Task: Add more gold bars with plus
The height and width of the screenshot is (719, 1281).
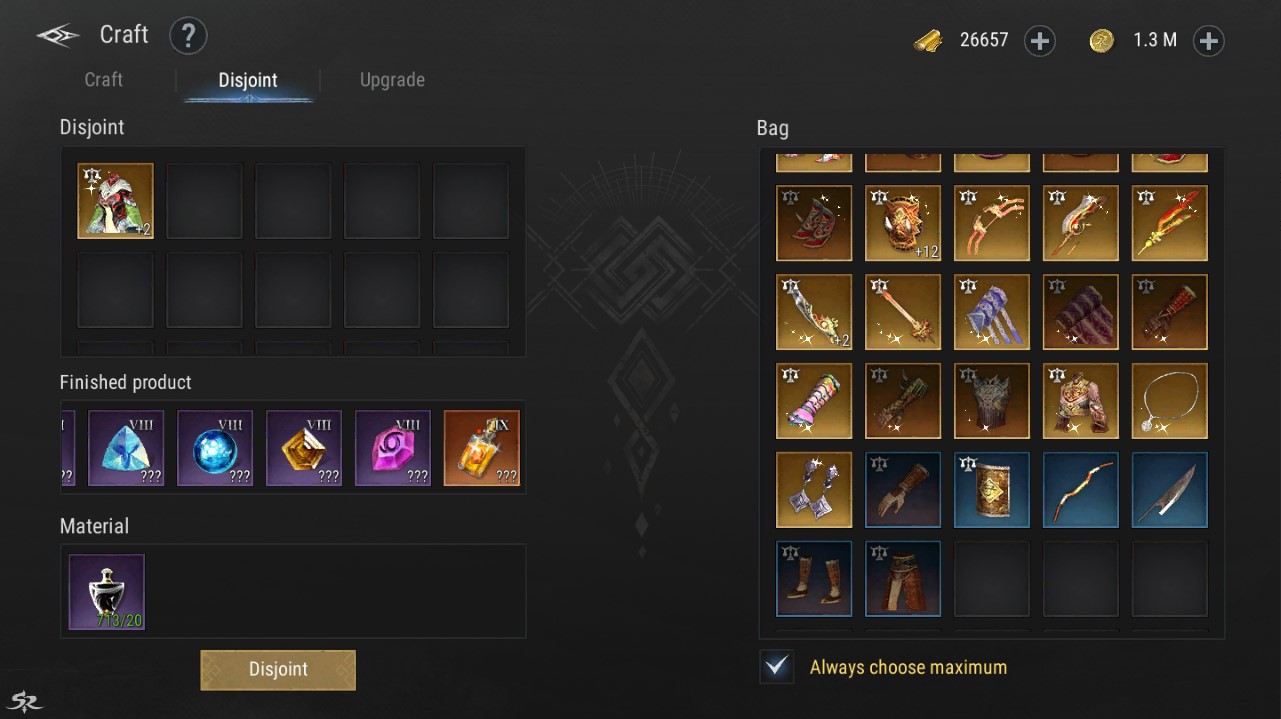Action: [x=1040, y=41]
